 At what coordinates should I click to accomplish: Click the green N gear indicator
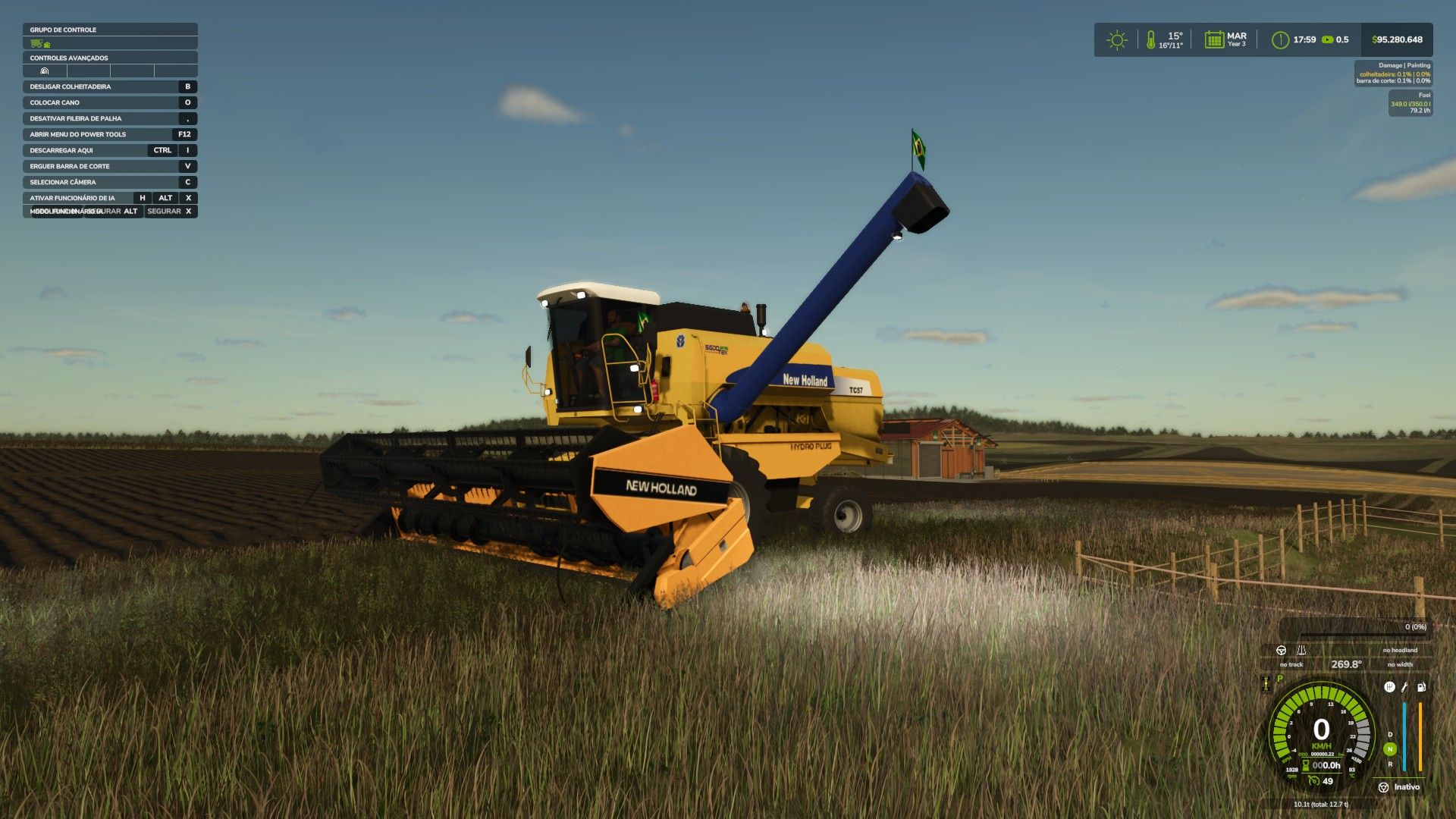[1390, 749]
